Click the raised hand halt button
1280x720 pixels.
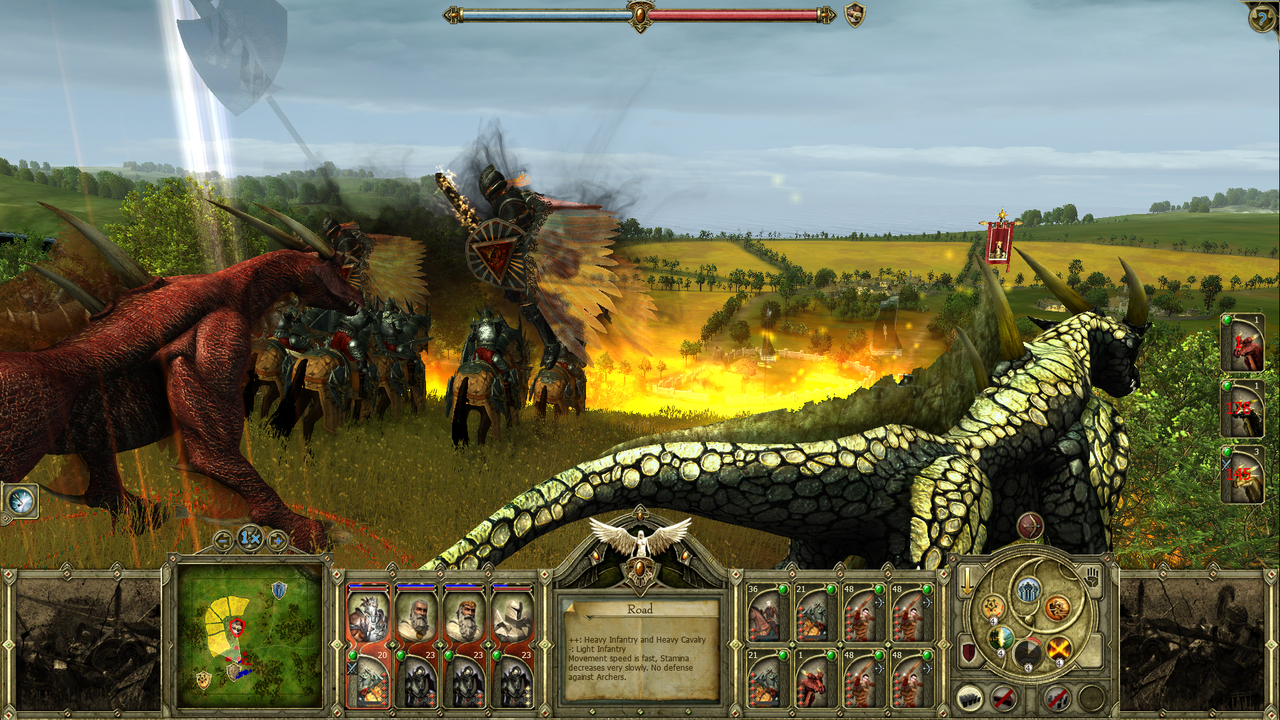tap(1094, 578)
